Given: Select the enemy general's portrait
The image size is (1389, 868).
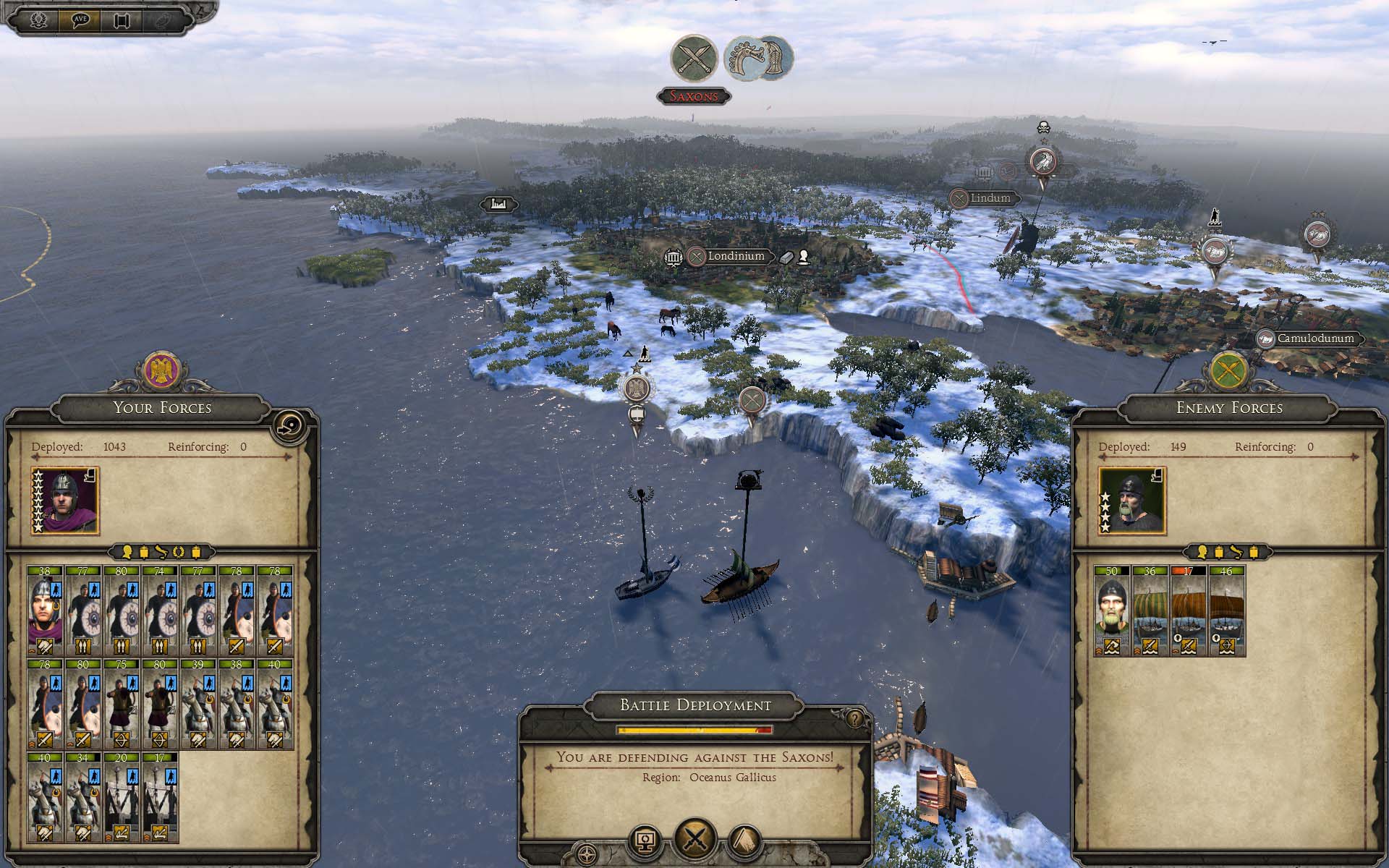Looking at the screenshot, I should click(x=1132, y=501).
